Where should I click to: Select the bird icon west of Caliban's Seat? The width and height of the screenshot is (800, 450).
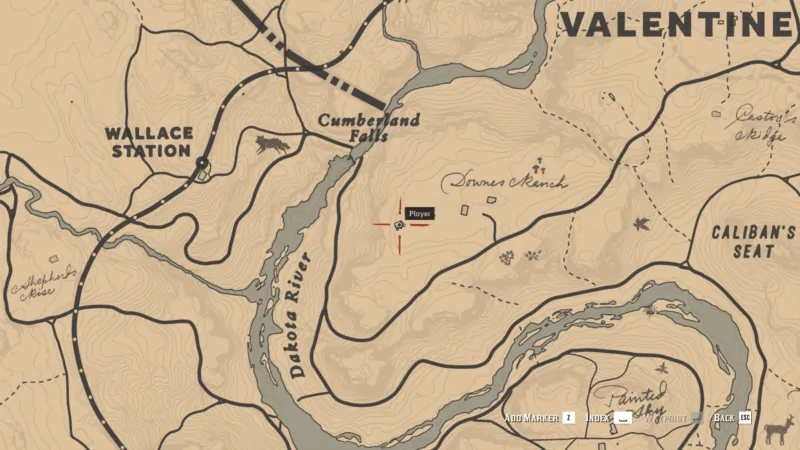[640, 224]
